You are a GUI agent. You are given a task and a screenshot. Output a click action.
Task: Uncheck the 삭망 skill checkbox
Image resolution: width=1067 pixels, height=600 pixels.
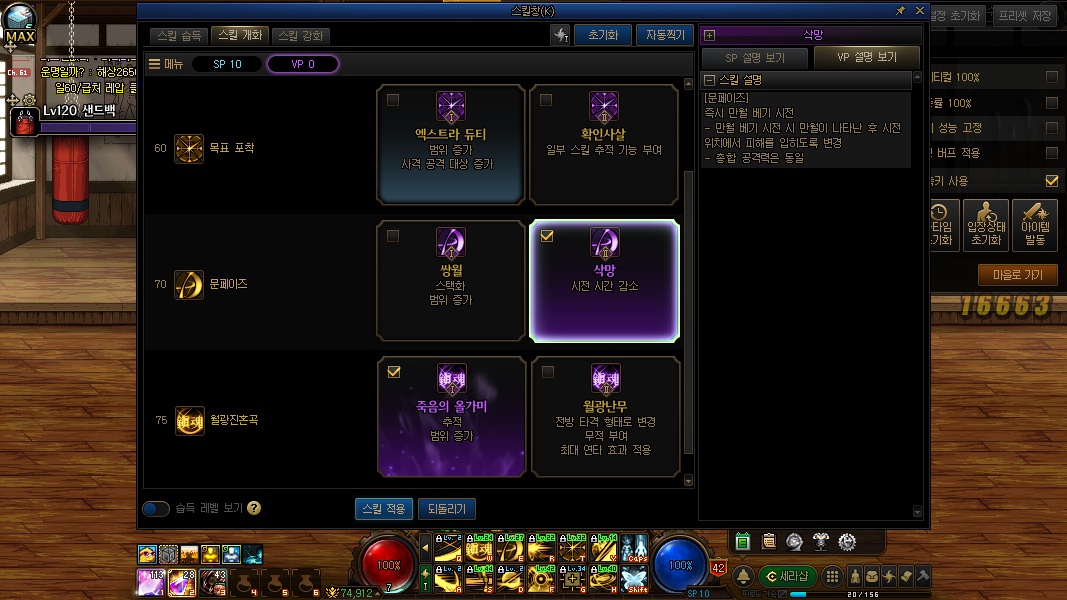[x=546, y=236]
